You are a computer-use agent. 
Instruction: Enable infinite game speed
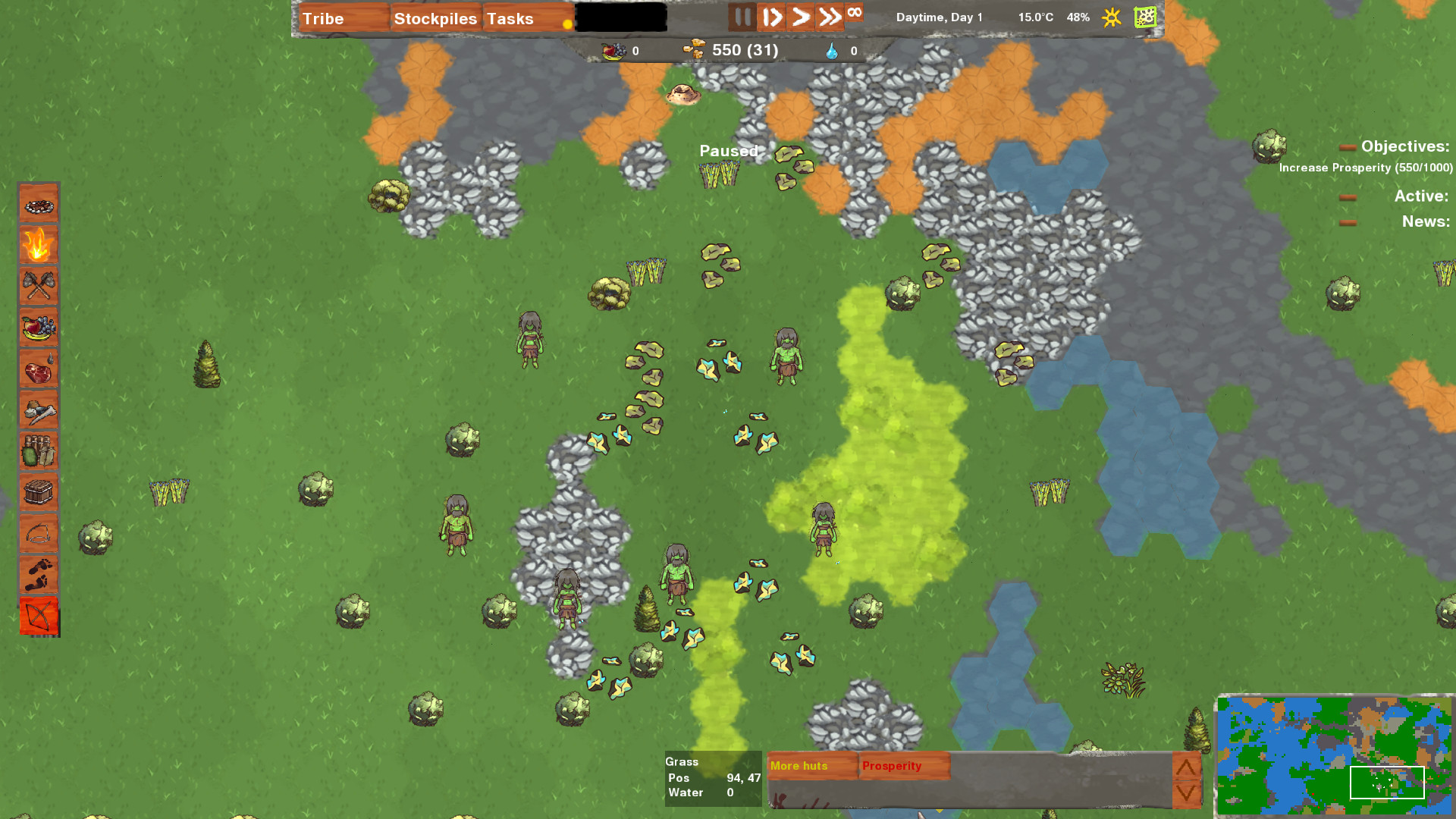[x=855, y=14]
